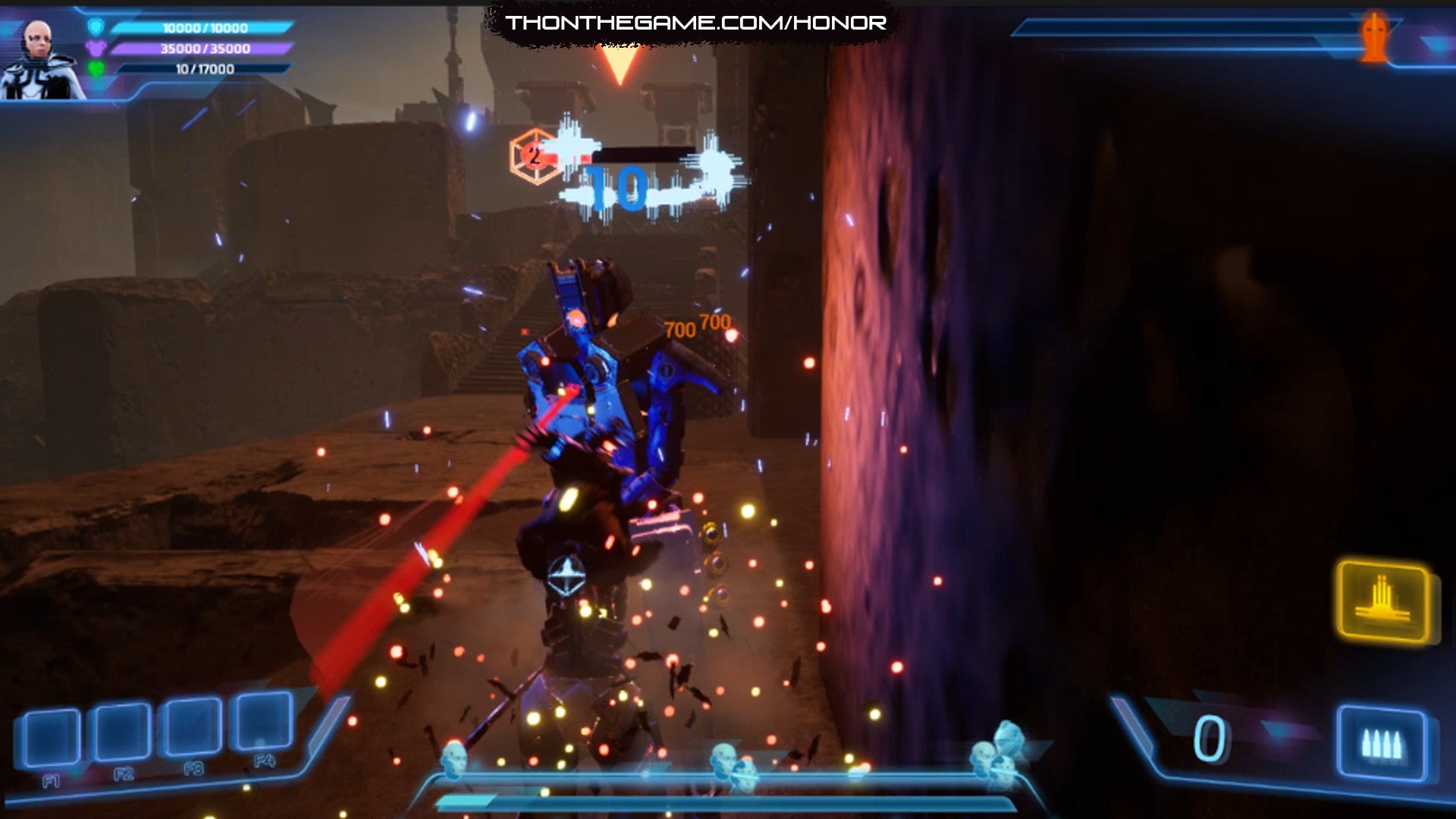Click the orange enemy figure icon
This screenshot has width=1456, height=819.
pyautogui.click(x=1373, y=36)
